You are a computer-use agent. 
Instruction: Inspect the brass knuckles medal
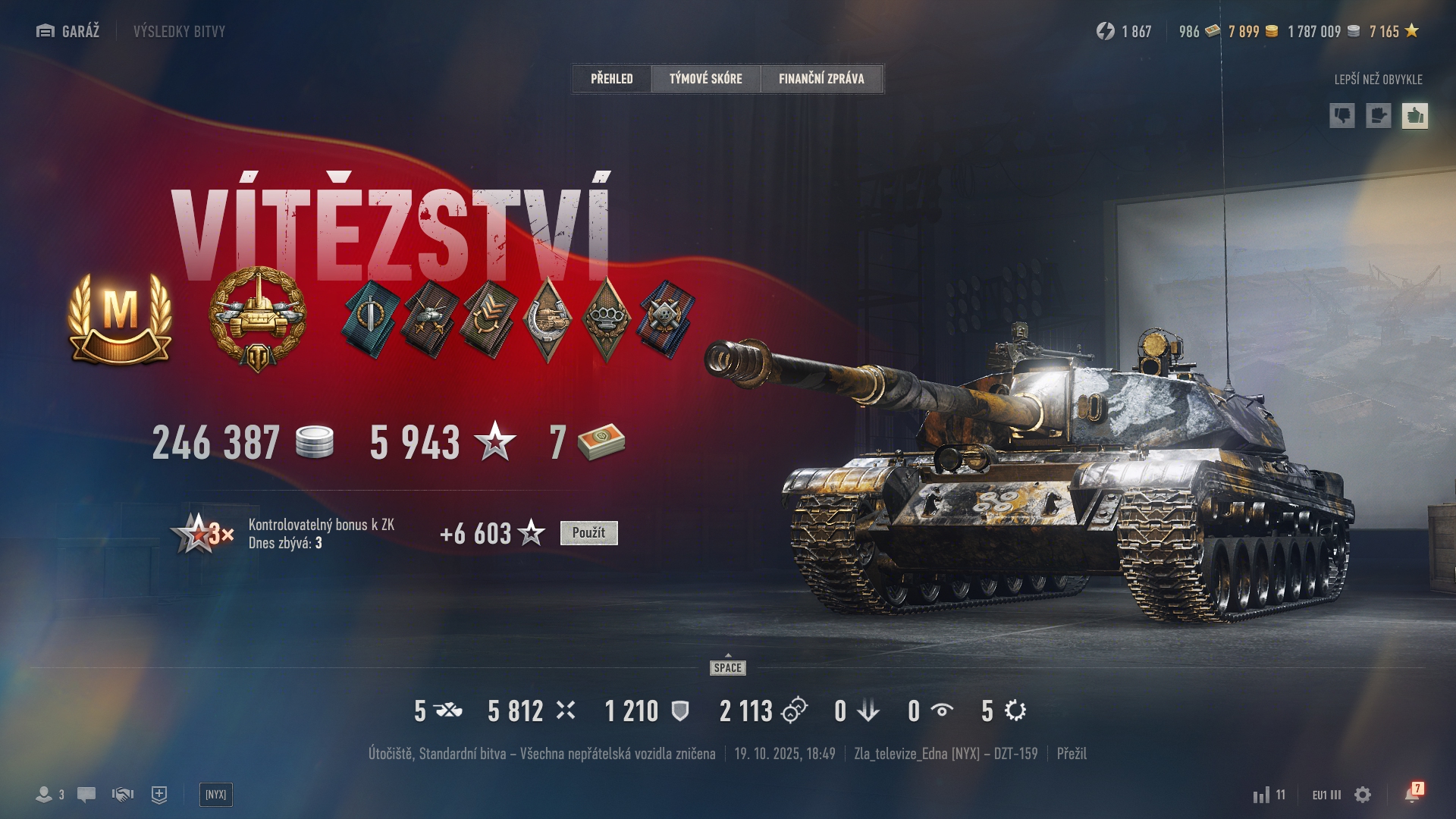[x=606, y=318]
